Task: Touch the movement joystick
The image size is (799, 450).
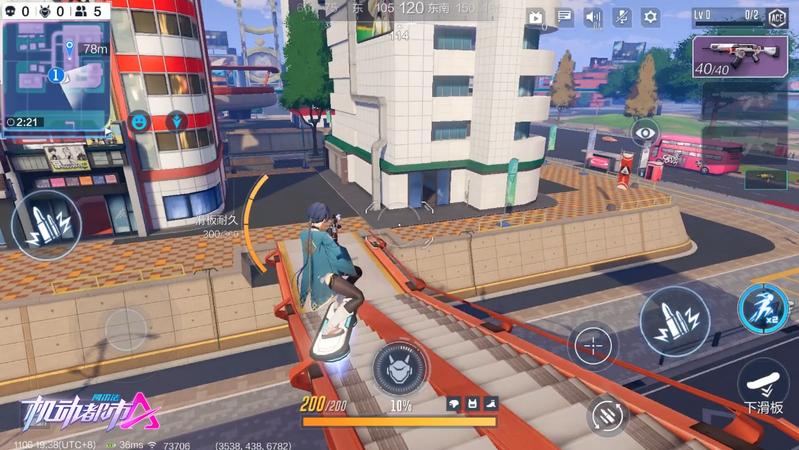Action: tap(127, 328)
